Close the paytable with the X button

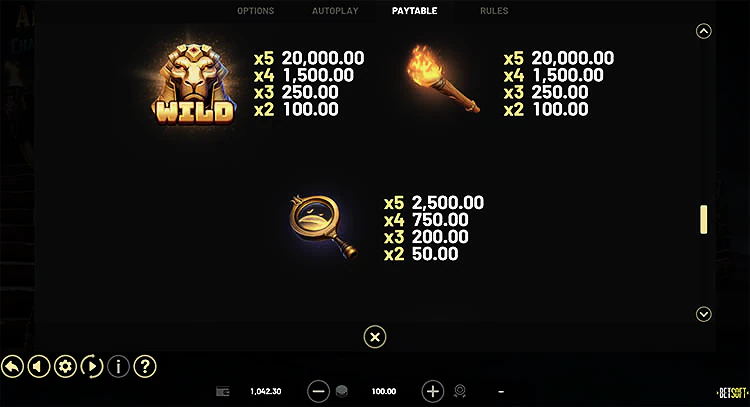pos(374,337)
